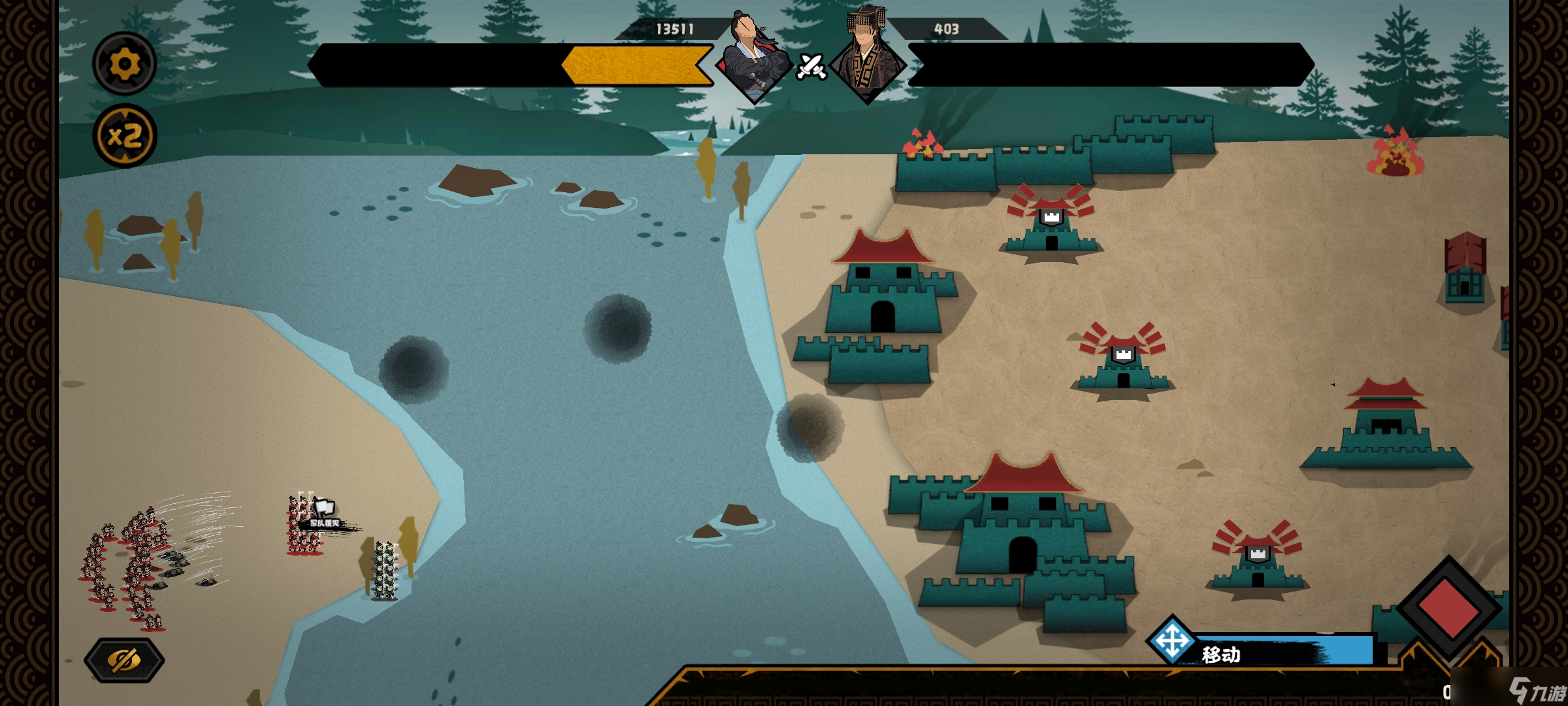Activate the red diamond action button
Viewport: 1568px width, 706px height.
[x=1448, y=607]
